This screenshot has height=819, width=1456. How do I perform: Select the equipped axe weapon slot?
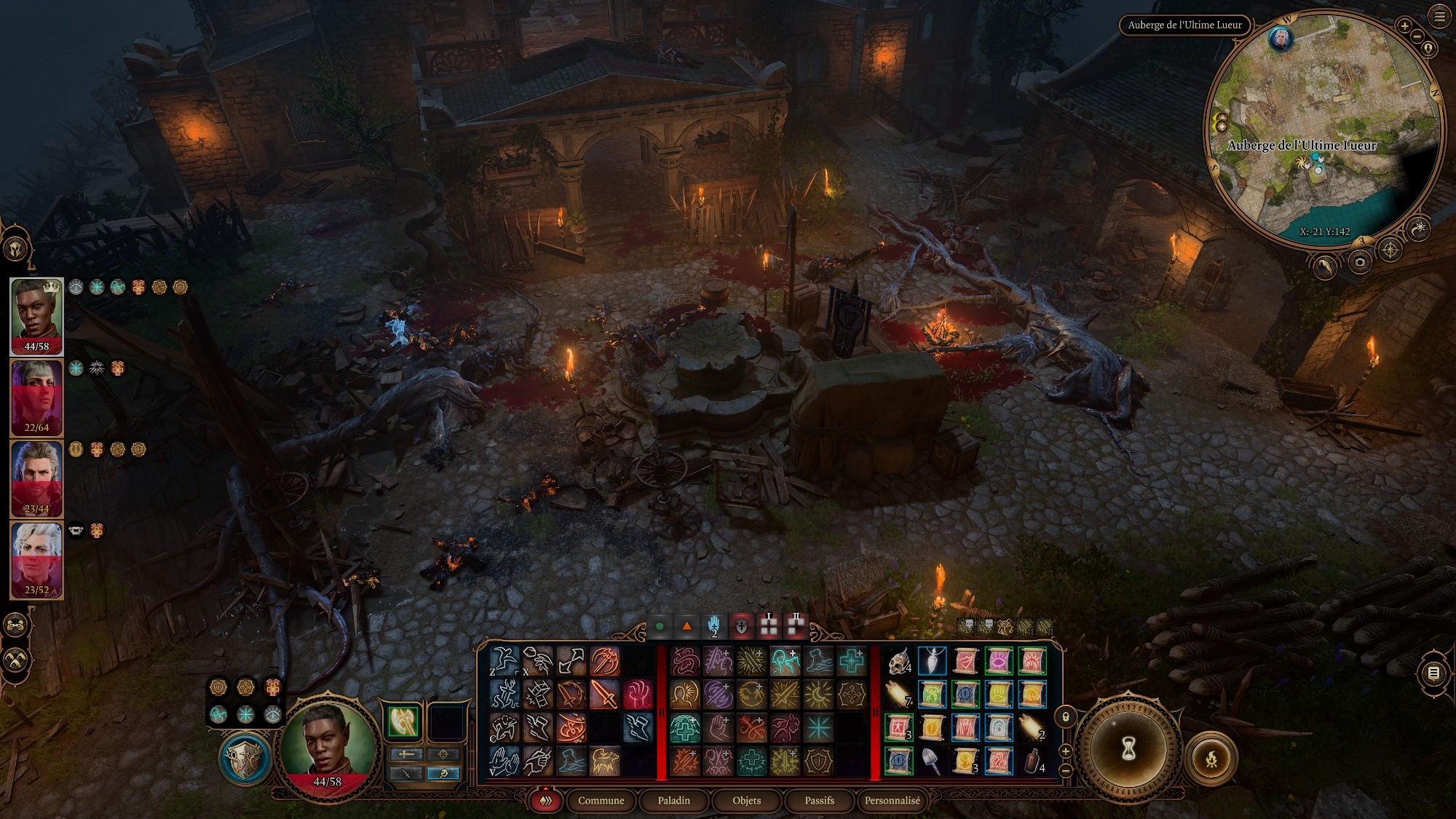coord(403,721)
